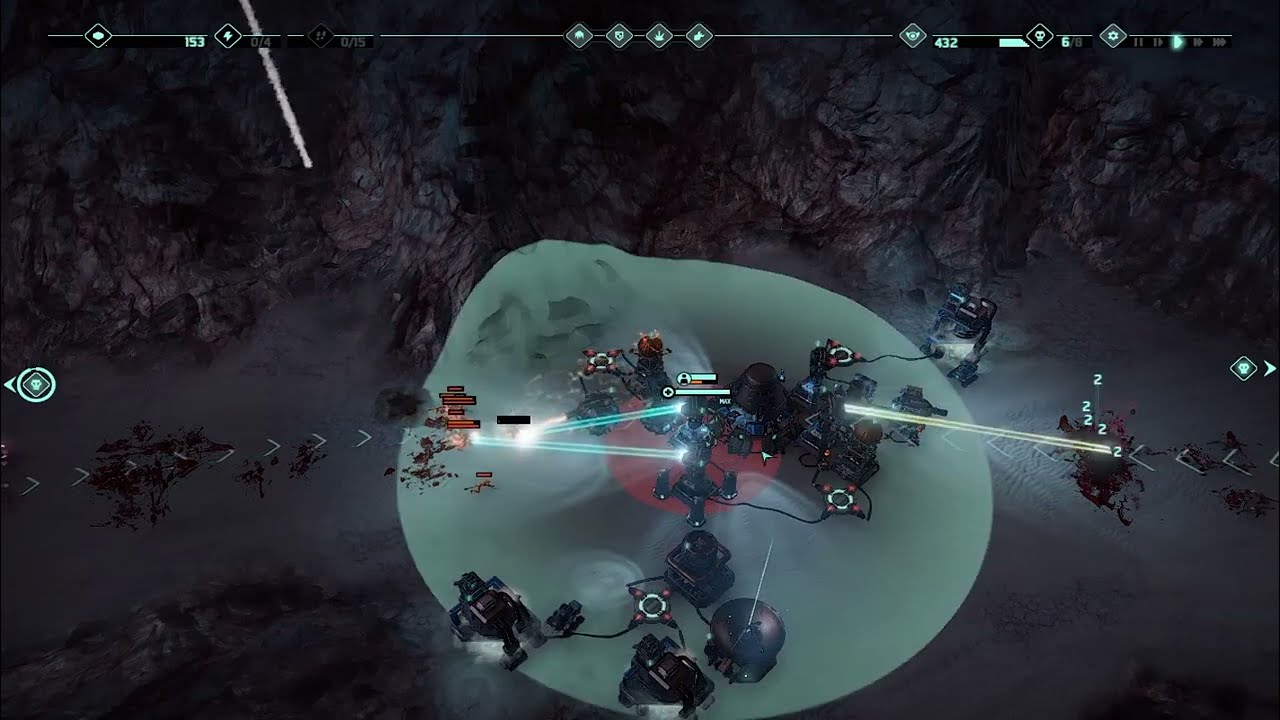Switch to double fast-forward speed
Viewport: 1280px width, 720px height.
point(1198,42)
